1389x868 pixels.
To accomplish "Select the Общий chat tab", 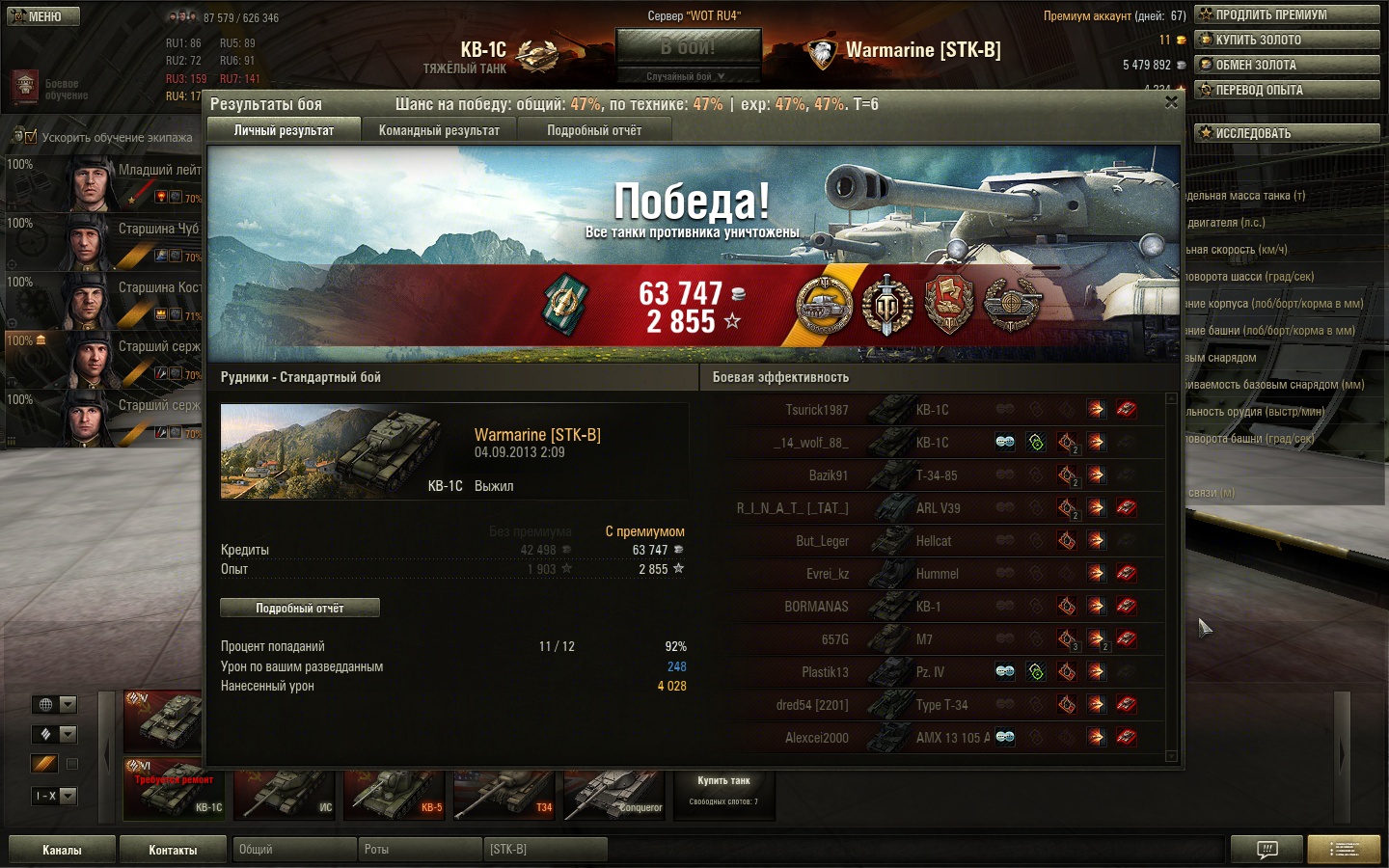I will tap(294, 850).
